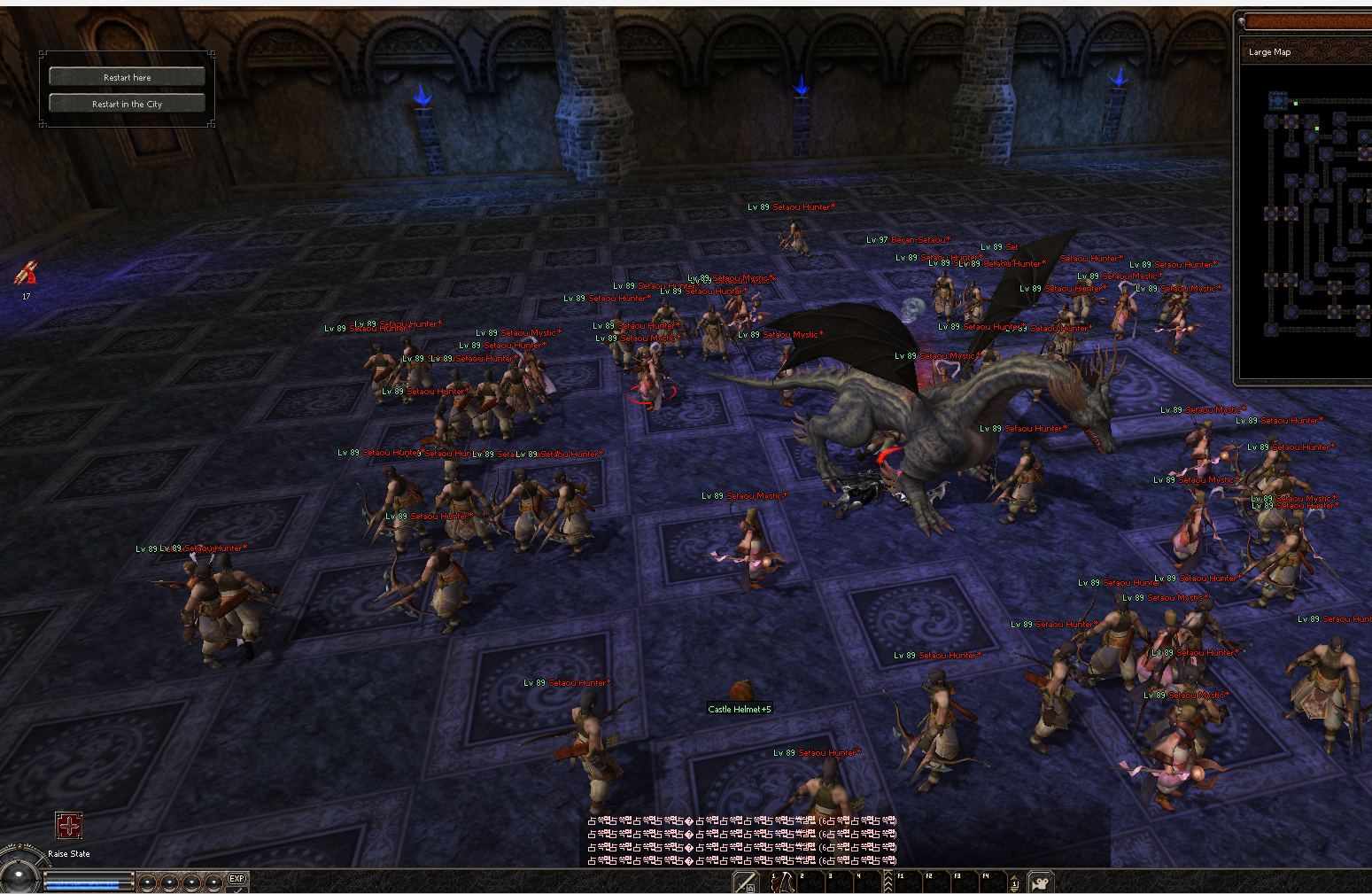Click the sword icon at hotbar's left end
This screenshot has width=1372, height=894.
point(745,882)
